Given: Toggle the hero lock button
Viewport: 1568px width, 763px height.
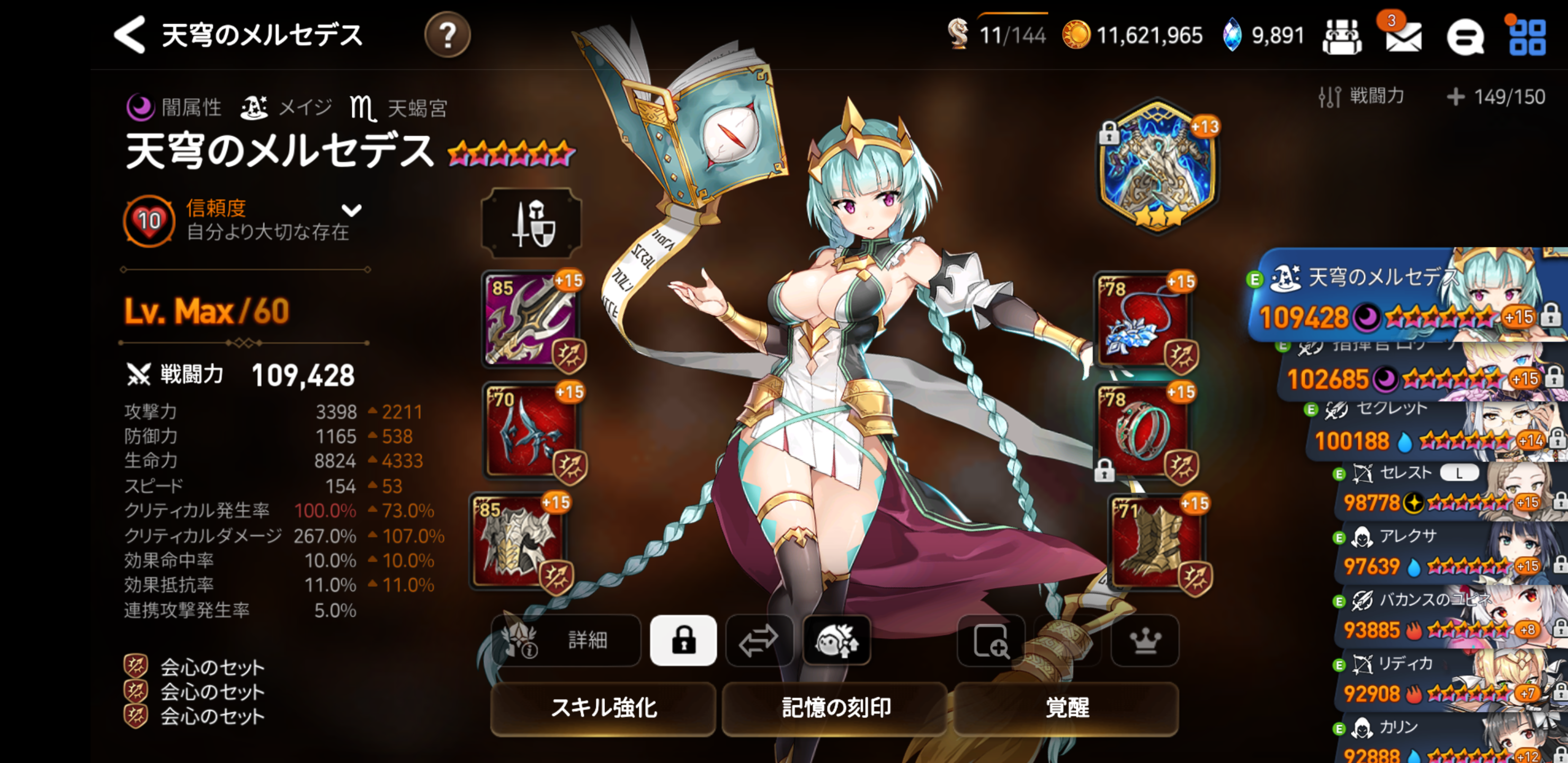Looking at the screenshot, I should coord(683,640).
